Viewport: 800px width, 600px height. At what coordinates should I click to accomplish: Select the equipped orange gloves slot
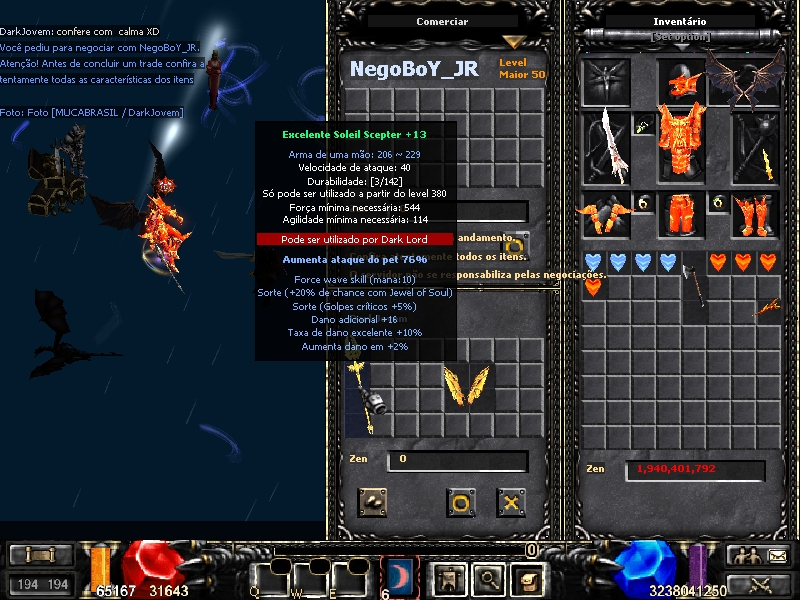coord(606,214)
